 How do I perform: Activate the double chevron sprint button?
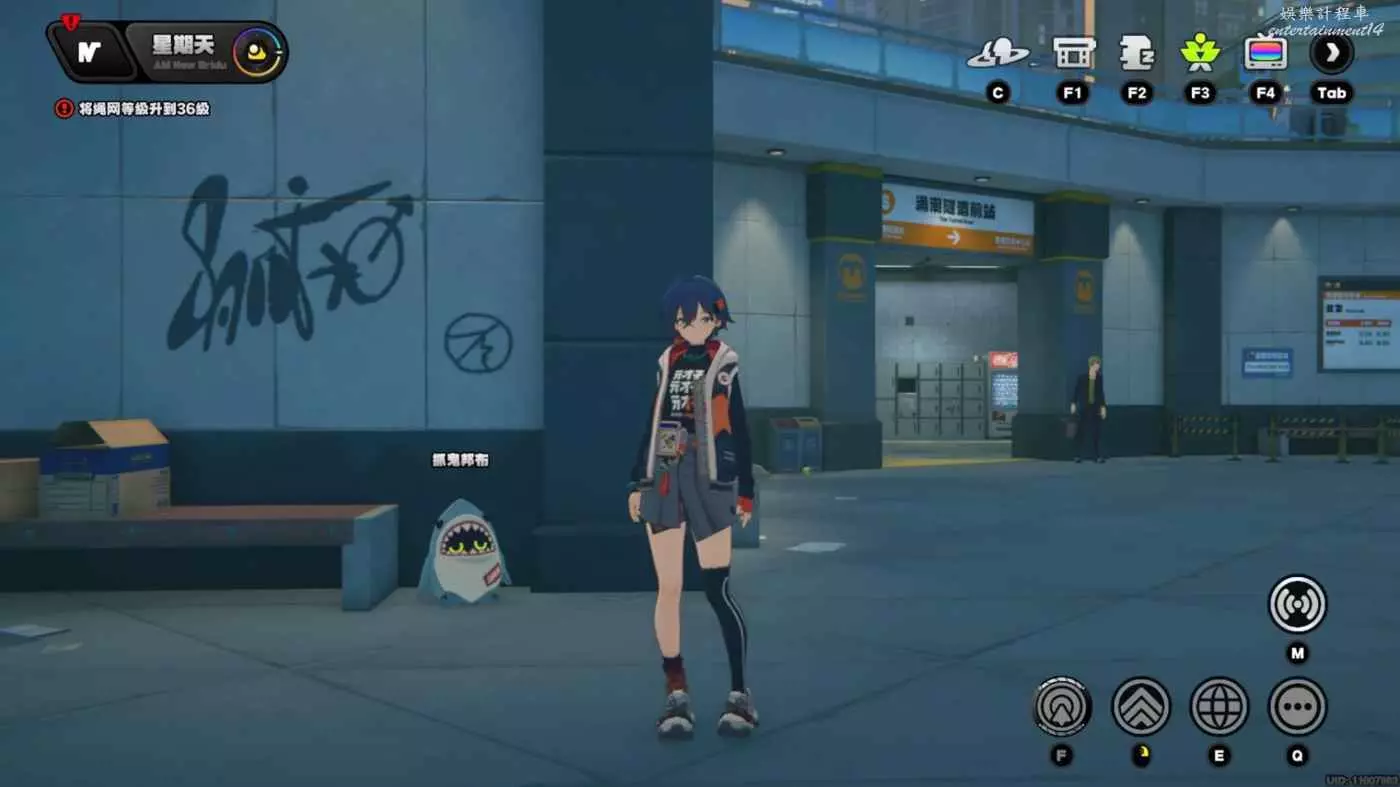[1141, 706]
